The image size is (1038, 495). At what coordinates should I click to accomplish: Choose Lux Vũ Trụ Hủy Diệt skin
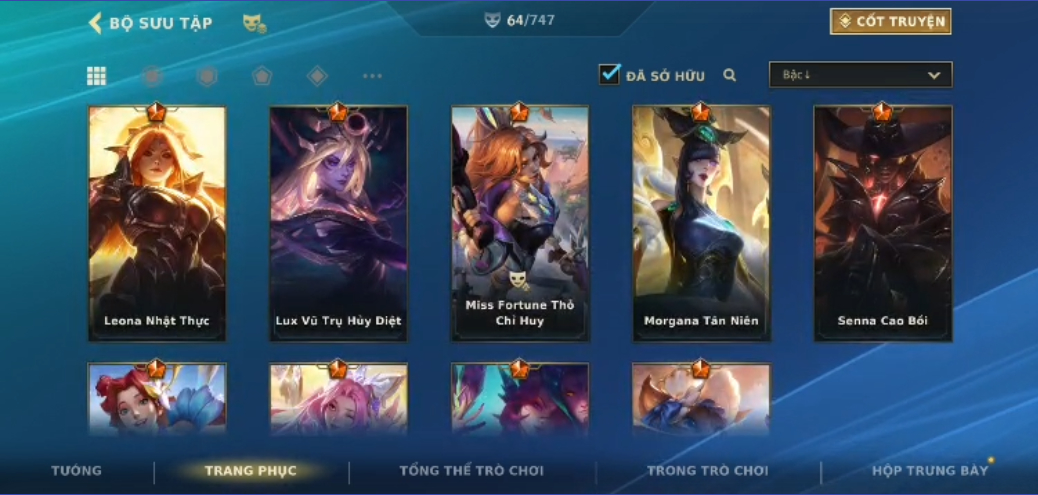pos(338,223)
